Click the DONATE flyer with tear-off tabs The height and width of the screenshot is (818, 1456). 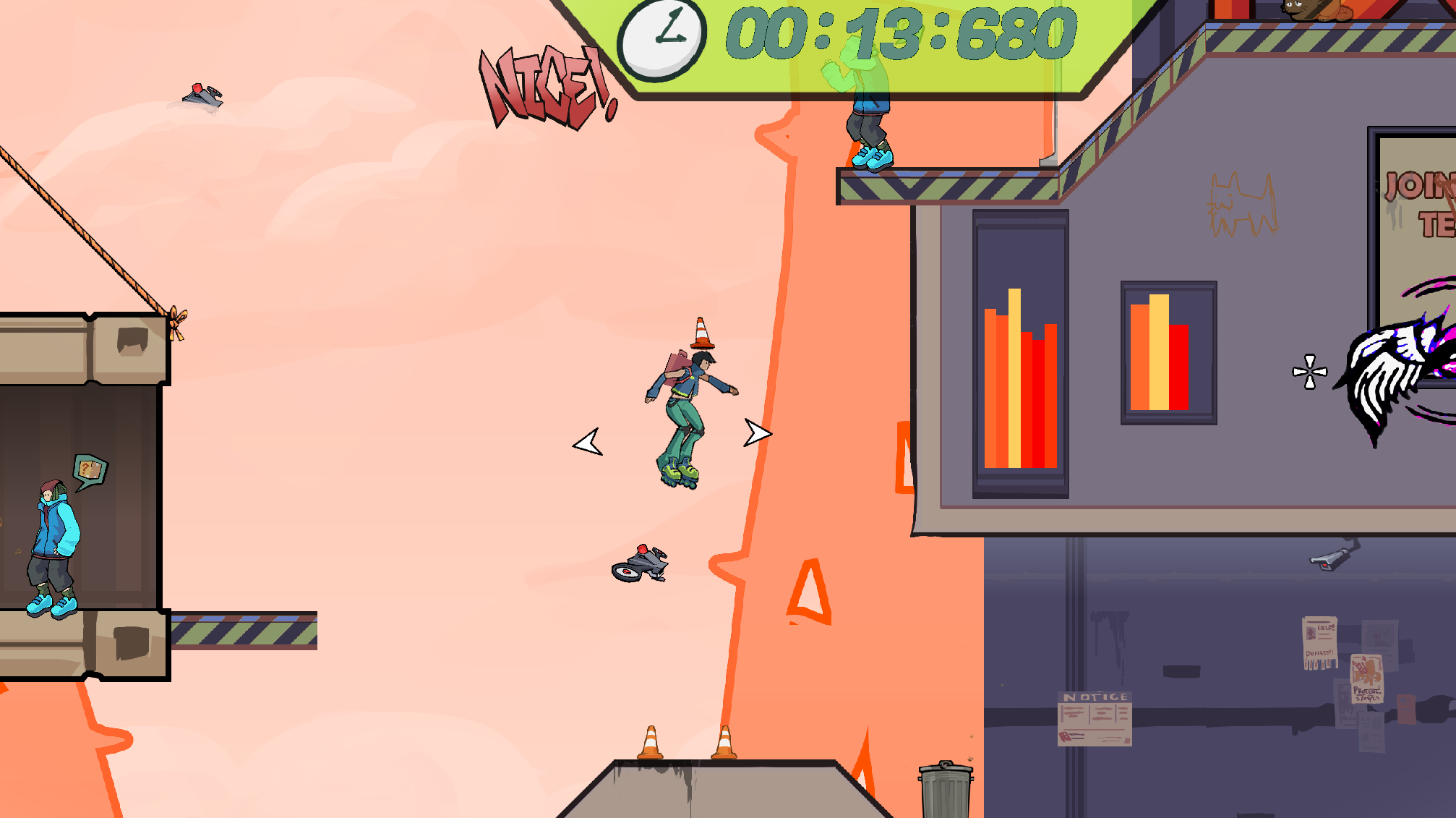pos(1320,644)
